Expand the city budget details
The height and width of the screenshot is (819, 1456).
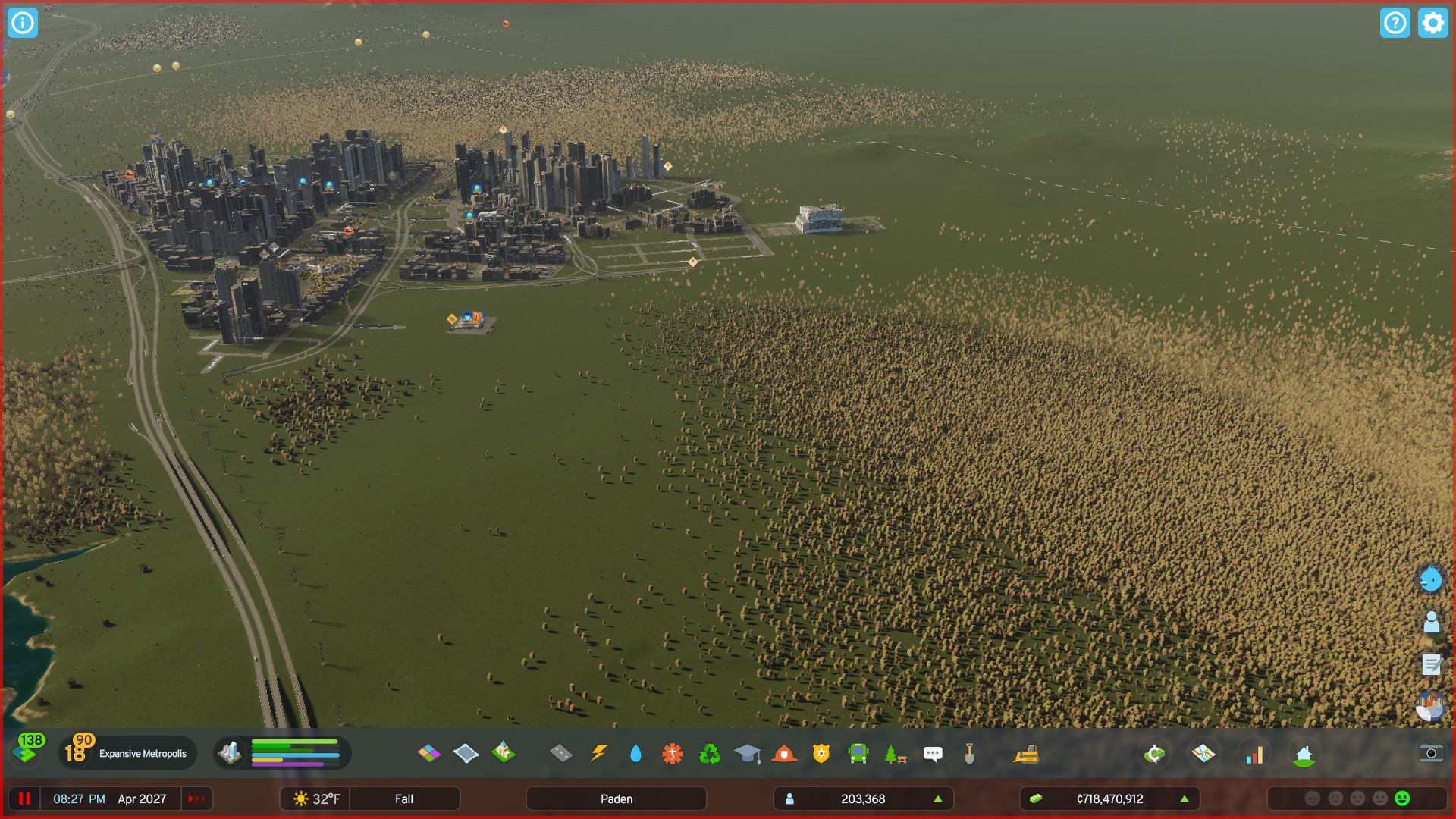[x=1184, y=799]
